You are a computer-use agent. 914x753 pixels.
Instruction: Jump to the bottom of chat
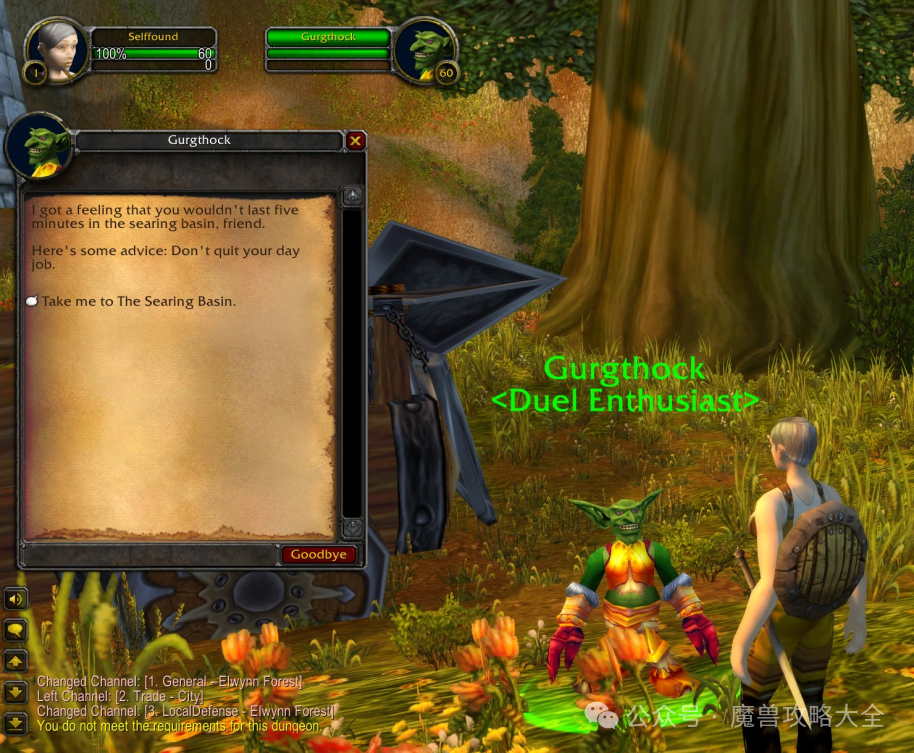click(x=15, y=720)
